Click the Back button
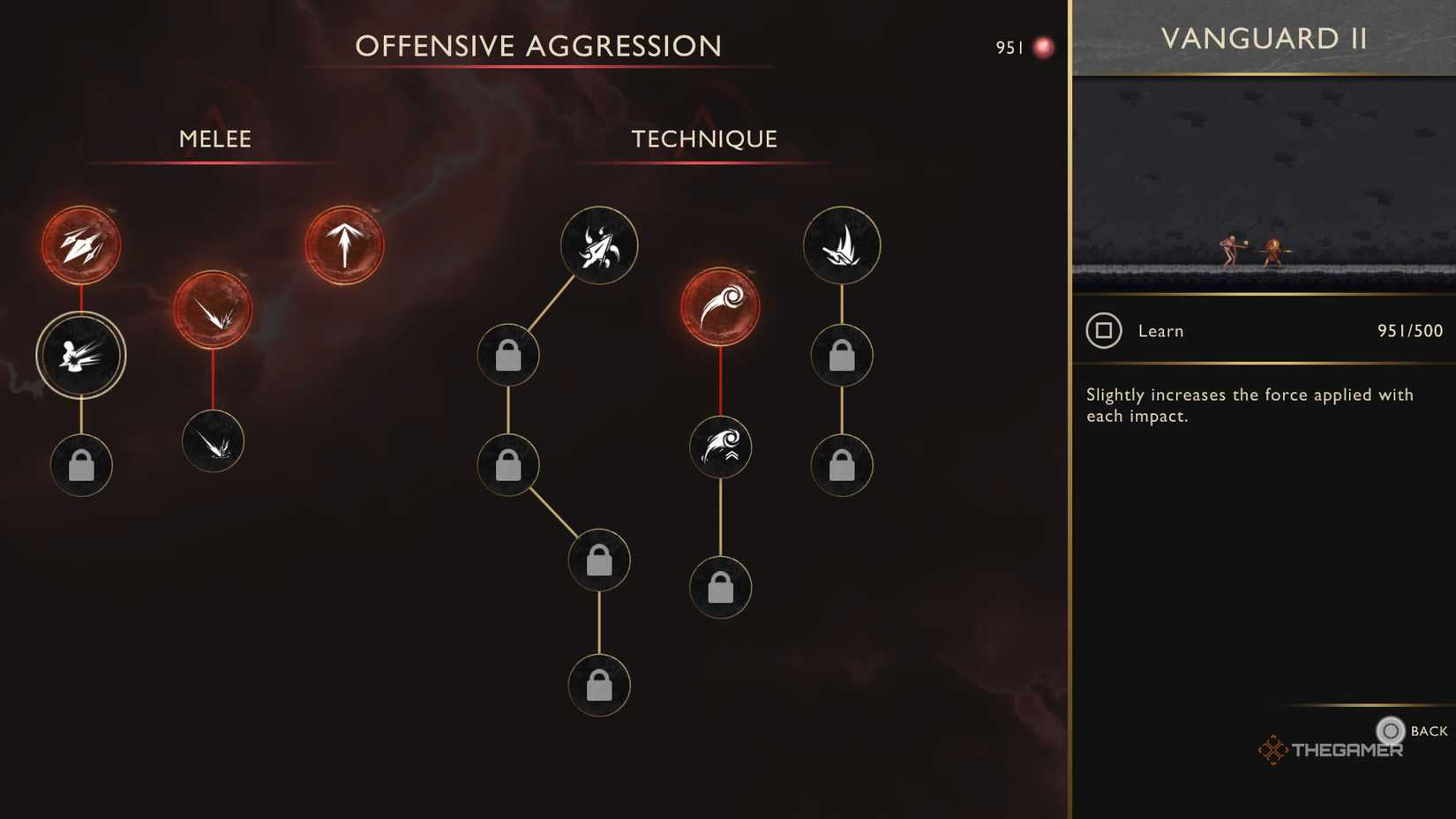 coord(1391,731)
